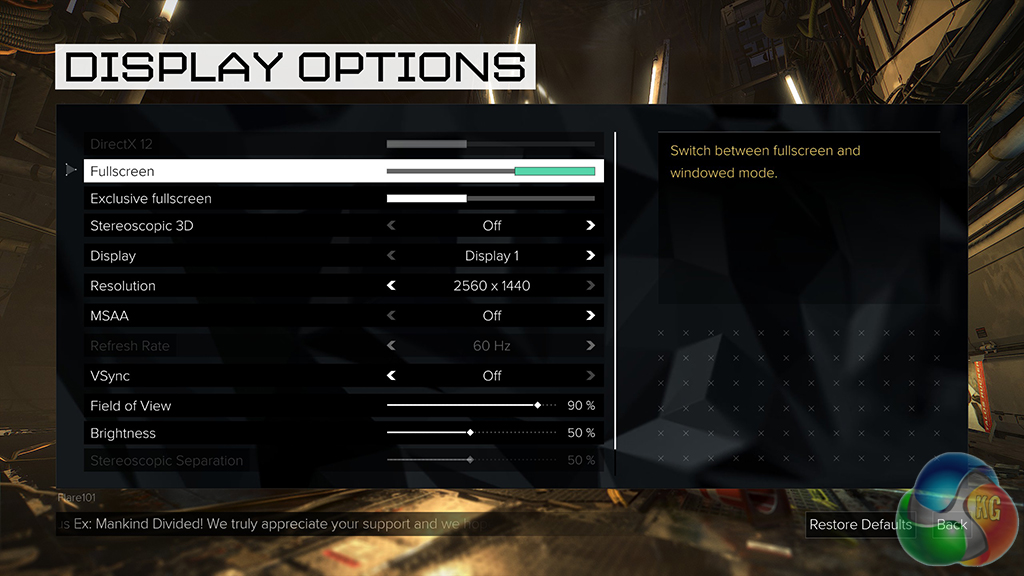
Task: Change VSync using the left arrow
Action: 392,376
